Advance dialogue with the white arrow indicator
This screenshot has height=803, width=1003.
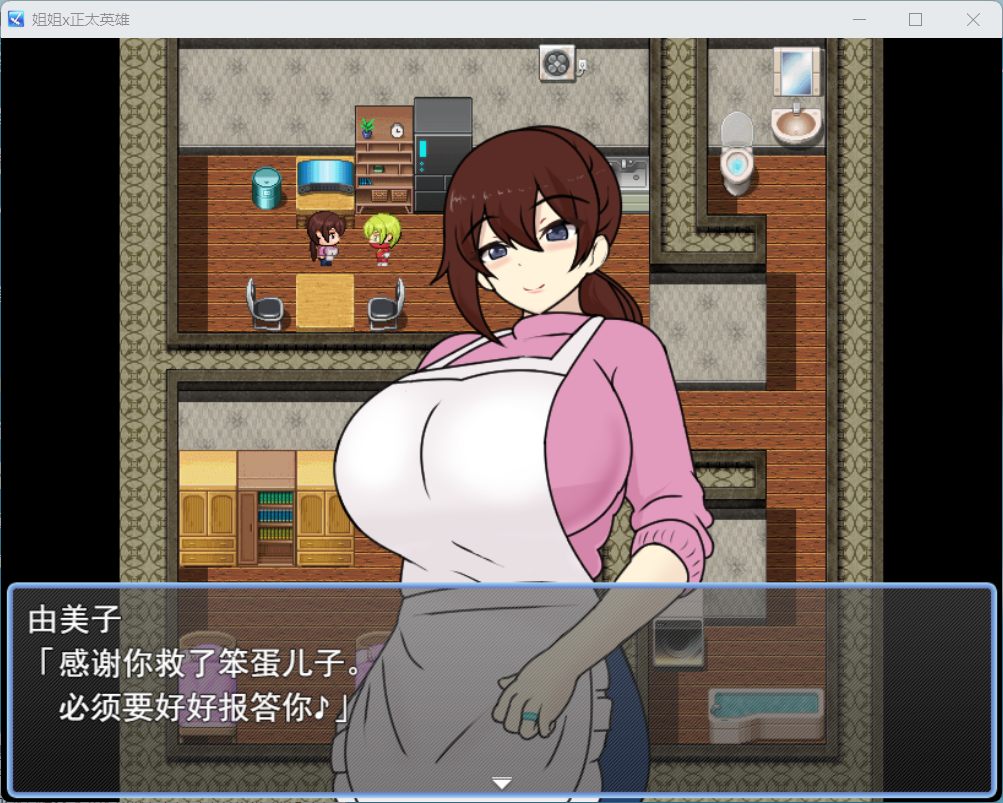coord(502,783)
